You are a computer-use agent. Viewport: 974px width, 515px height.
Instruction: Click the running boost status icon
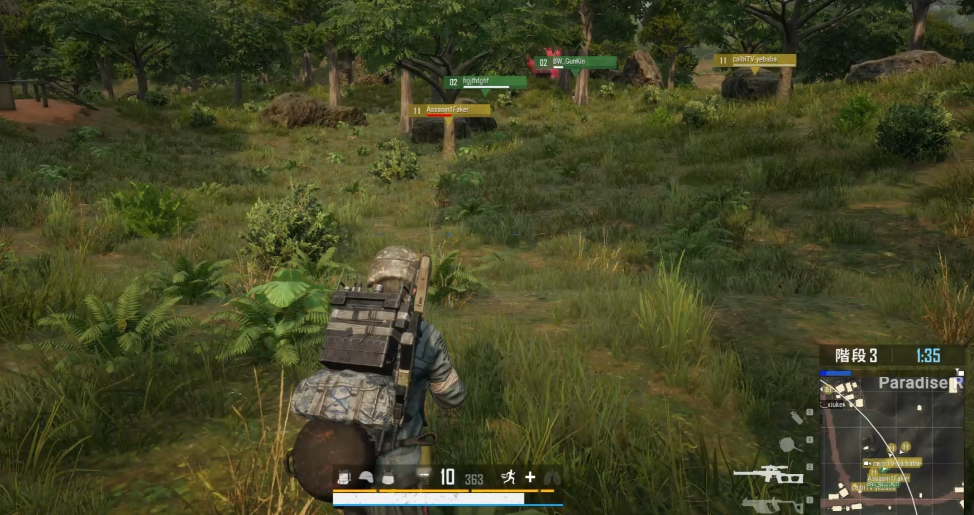click(x=507, y=478)
